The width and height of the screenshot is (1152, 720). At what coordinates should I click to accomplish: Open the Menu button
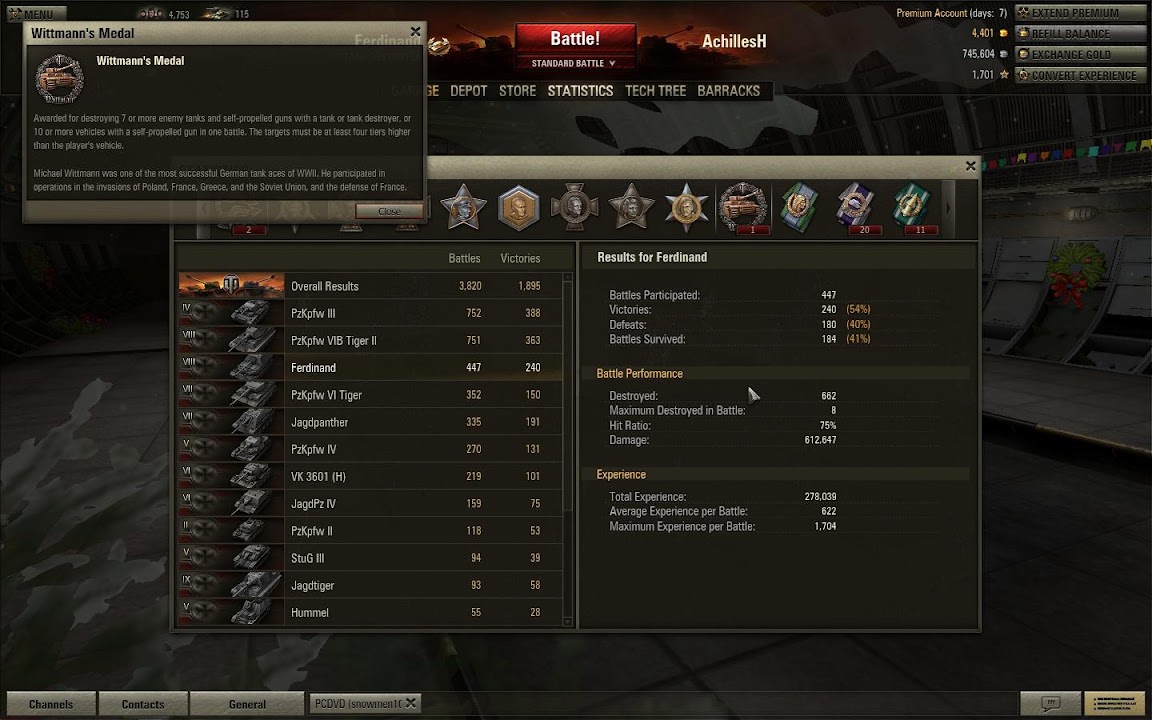34,14
